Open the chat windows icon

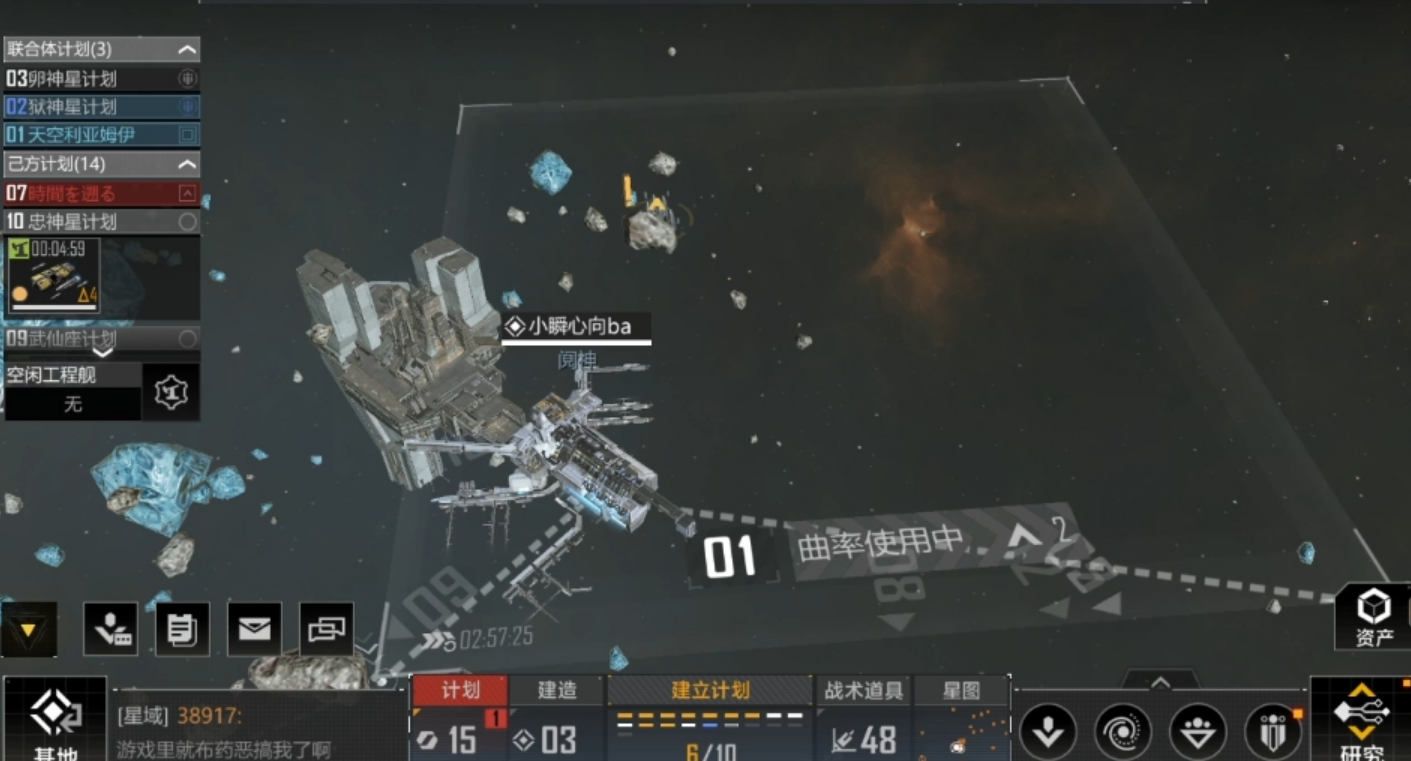326,629
